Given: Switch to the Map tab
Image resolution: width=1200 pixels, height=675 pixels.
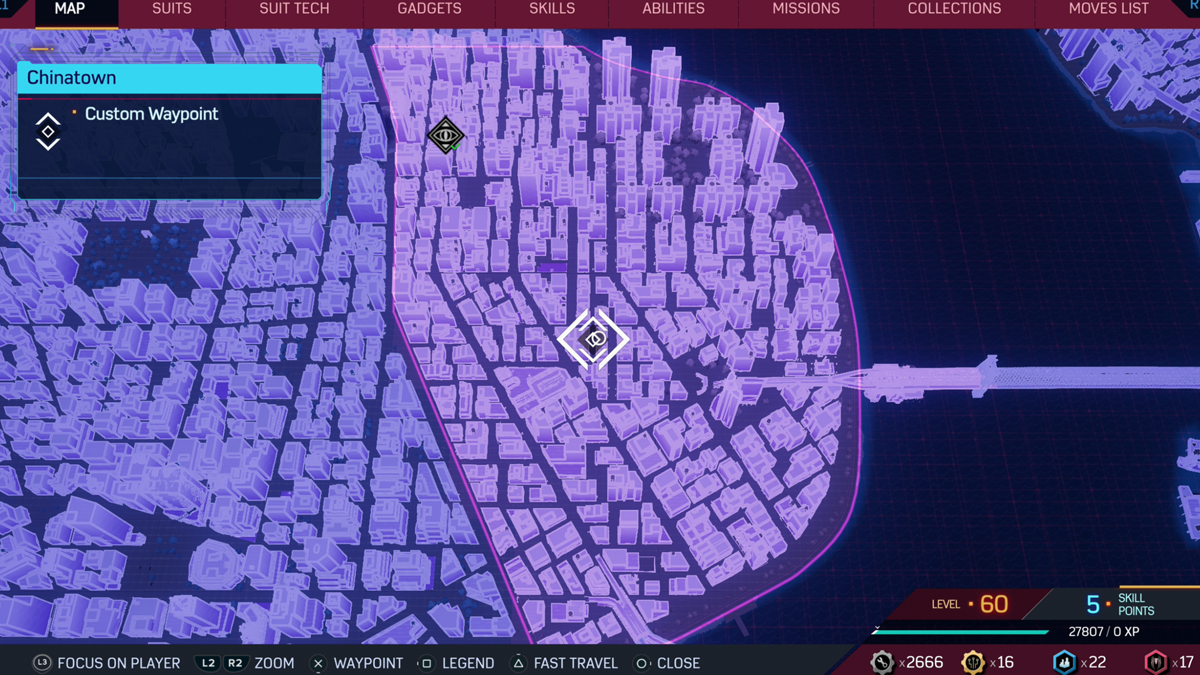Looking at the screenshot, I should [70, 9].
